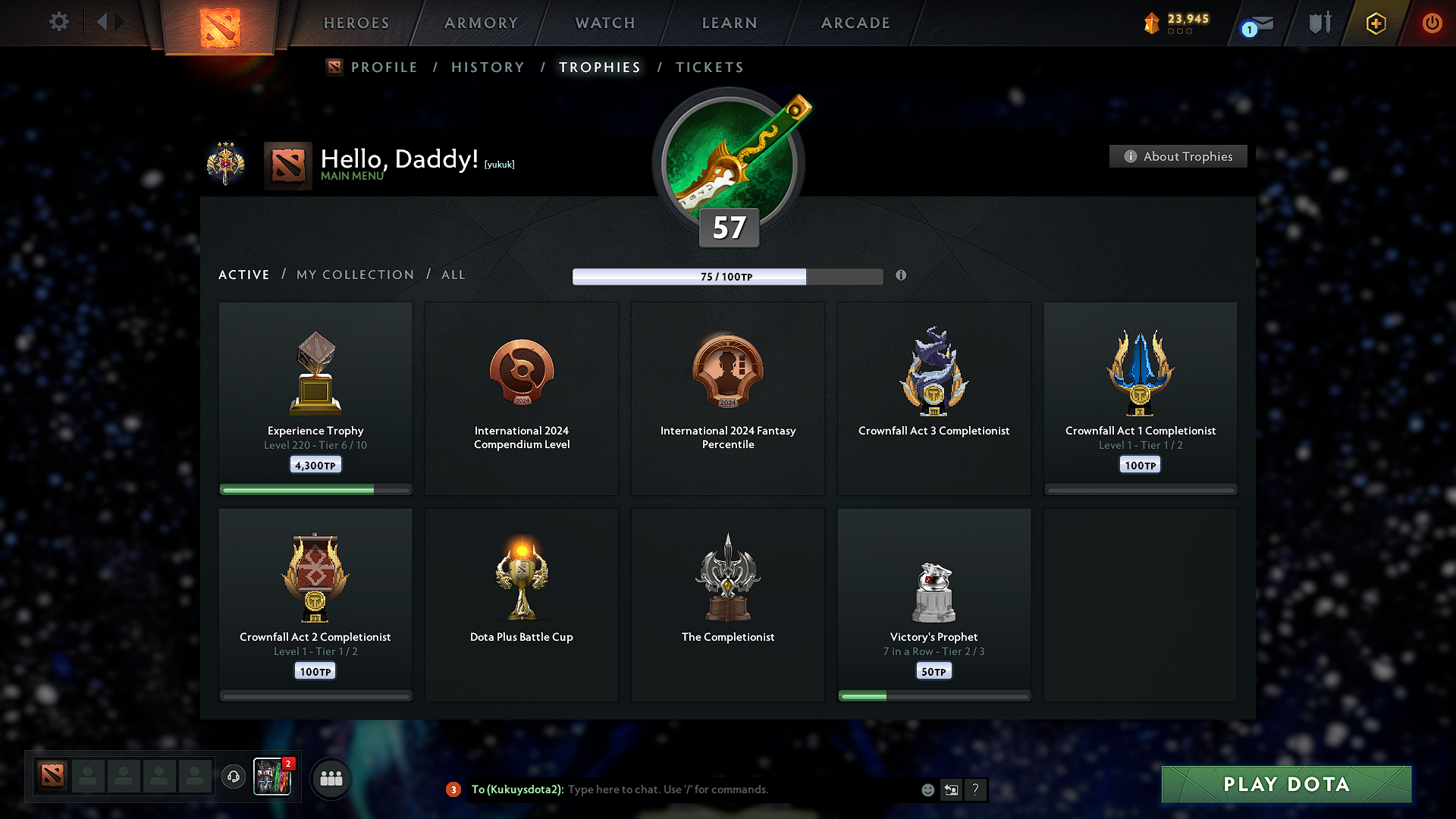The image size is (1456, 819).
Task: Open the TICKETS page
Action: point(709,67)
